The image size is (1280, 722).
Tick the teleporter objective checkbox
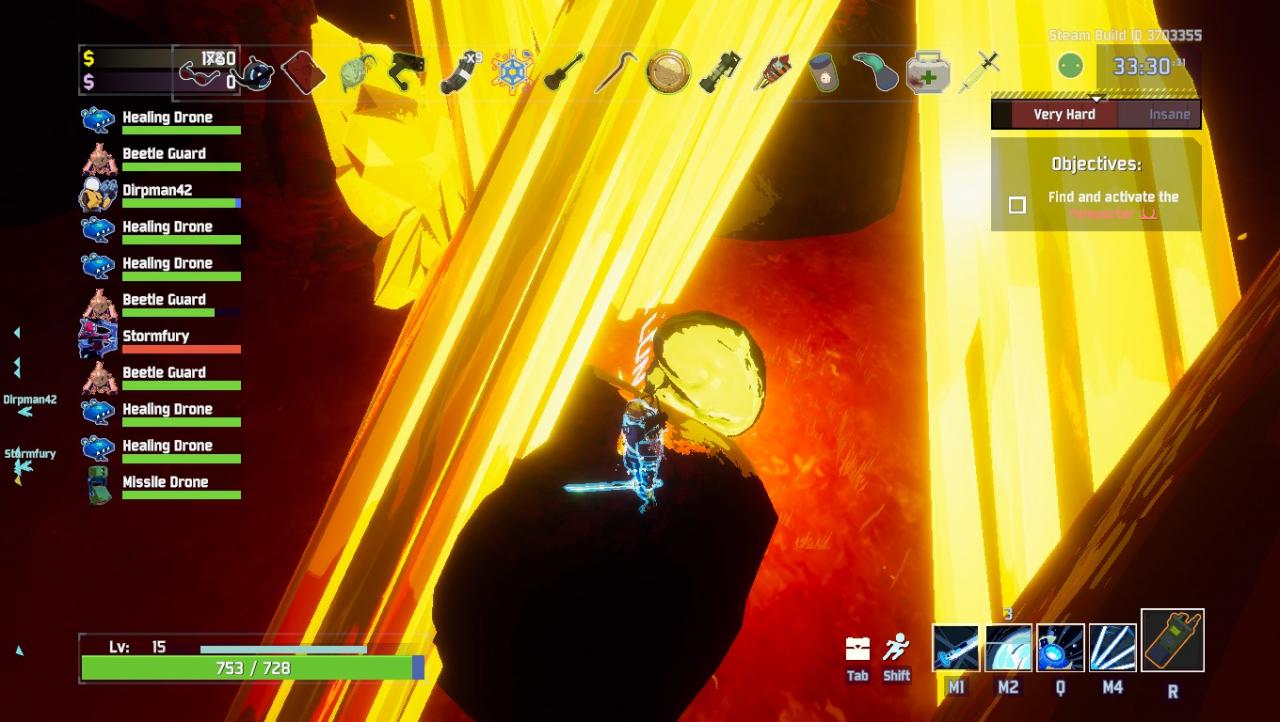[1017, 205]
